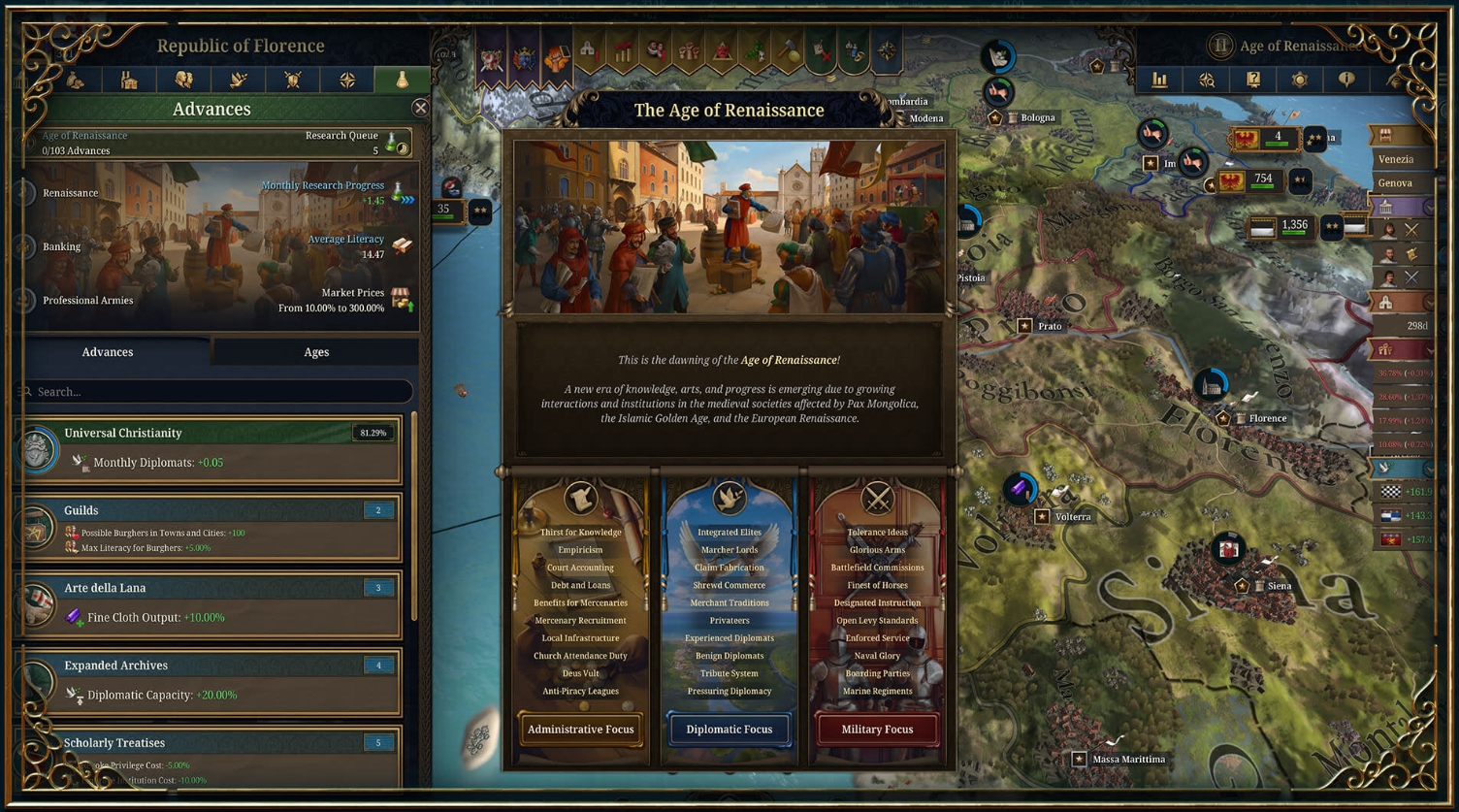Switch to the Ages tab

(x=316, y=352)
